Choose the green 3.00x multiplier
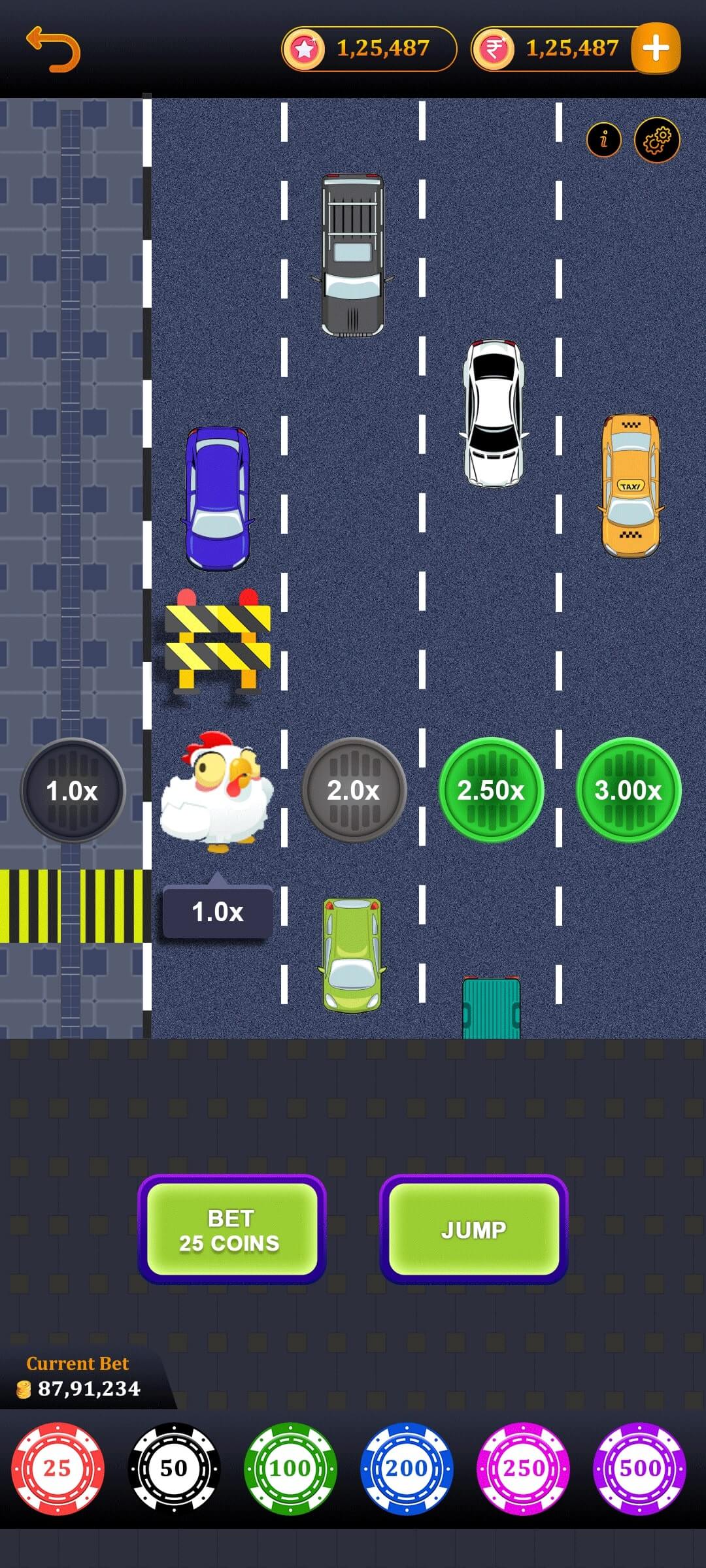The width and height of the screenshot is (706, 1568). [x=628, y=791]
